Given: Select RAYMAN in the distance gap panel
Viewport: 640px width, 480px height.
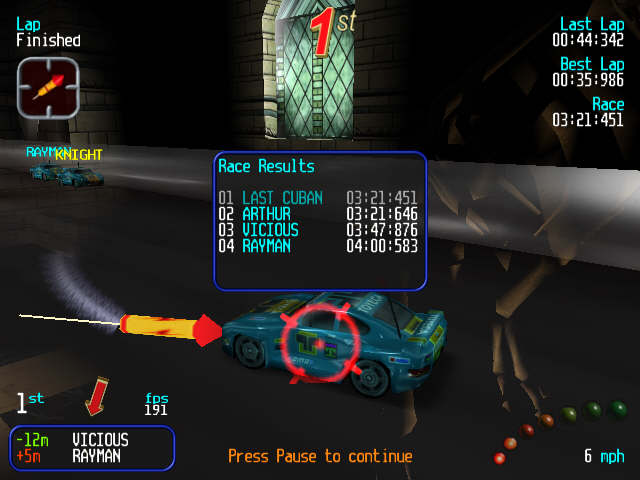Looking at the screenshot, I should pos(96,456).
